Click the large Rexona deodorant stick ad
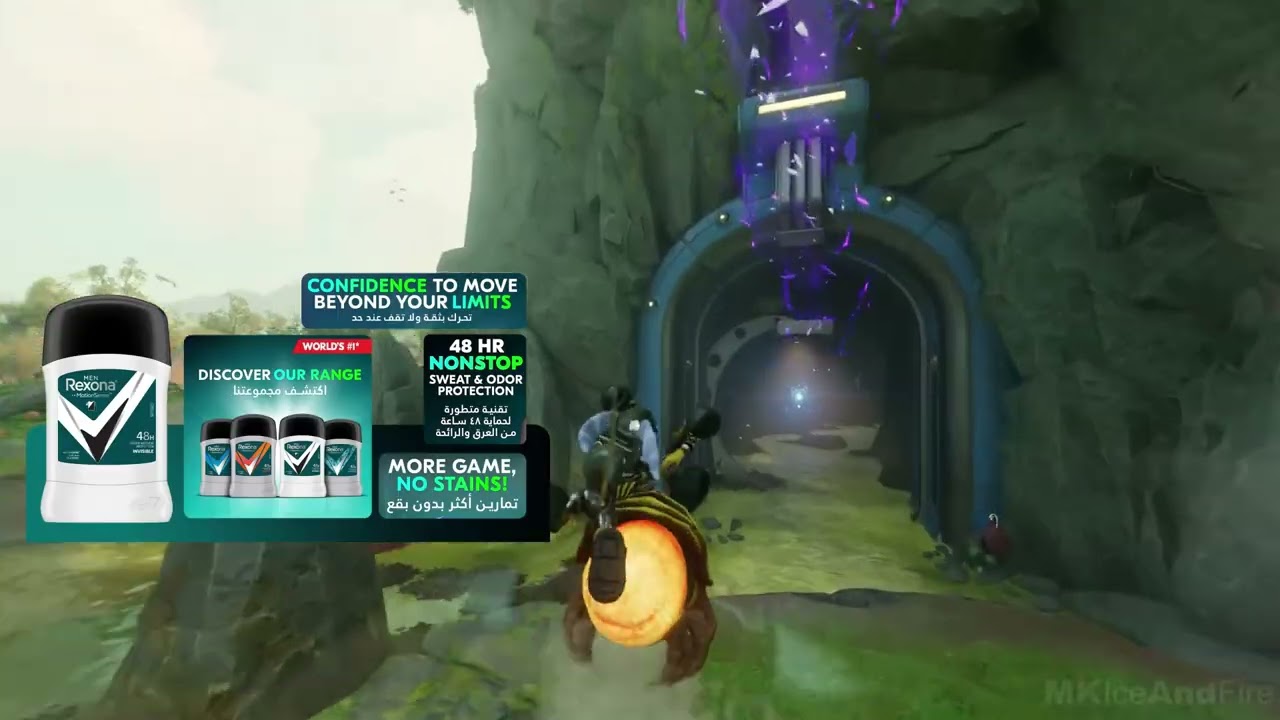 tap(106, 410)
